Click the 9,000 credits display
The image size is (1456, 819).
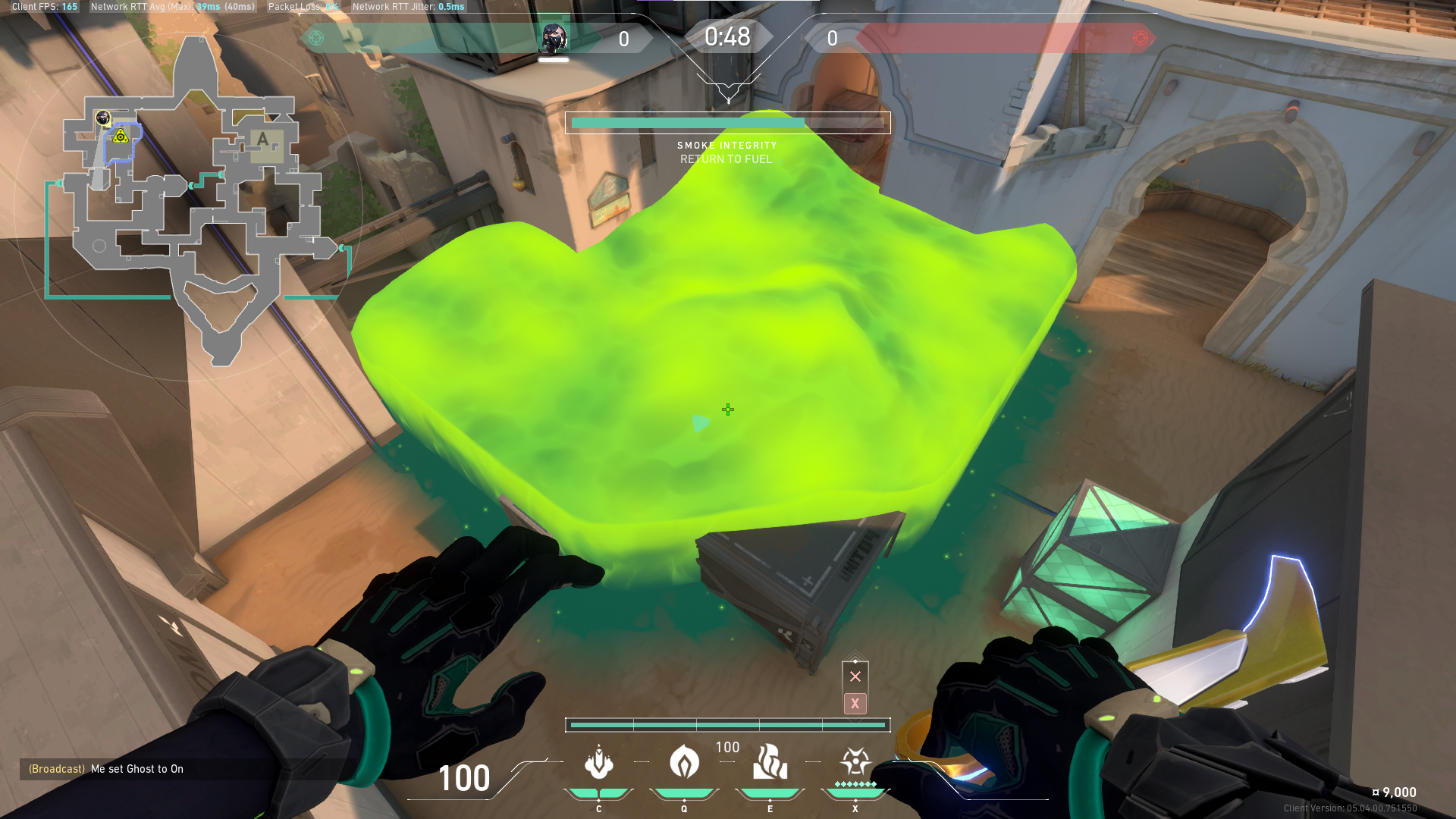click(x=1394, y=792)
